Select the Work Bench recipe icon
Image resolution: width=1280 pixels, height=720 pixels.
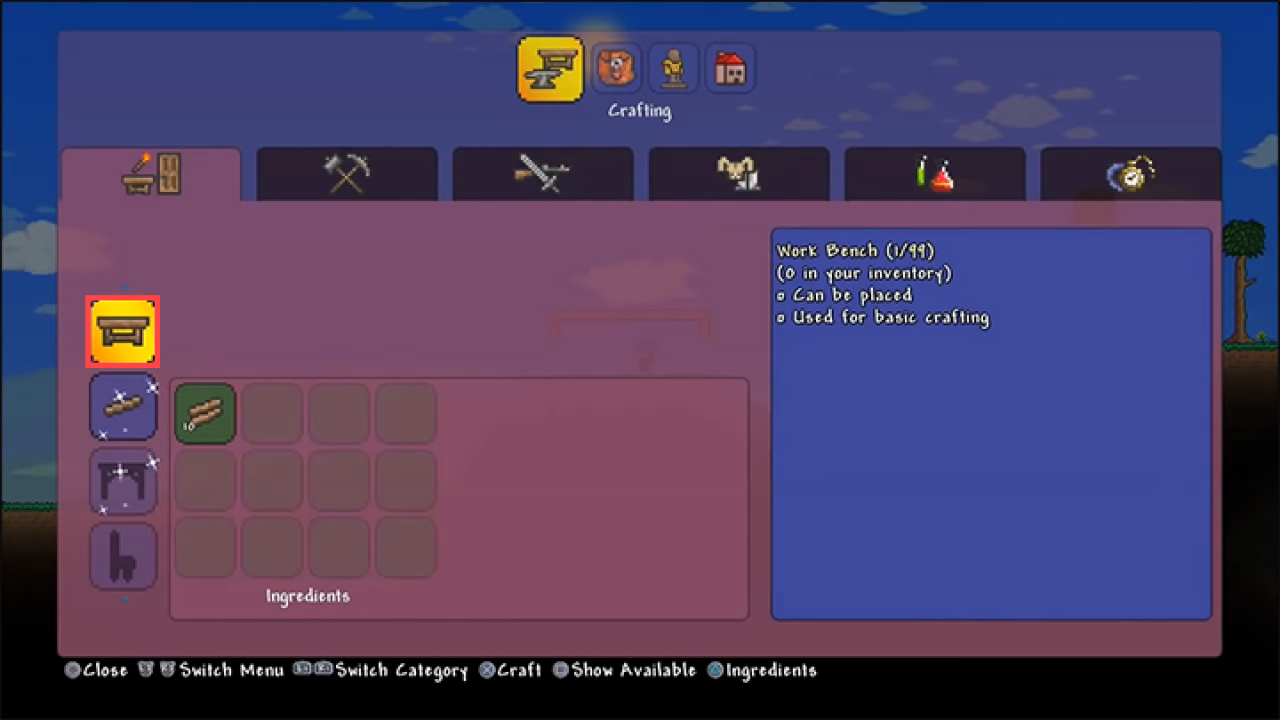(122, 331)
